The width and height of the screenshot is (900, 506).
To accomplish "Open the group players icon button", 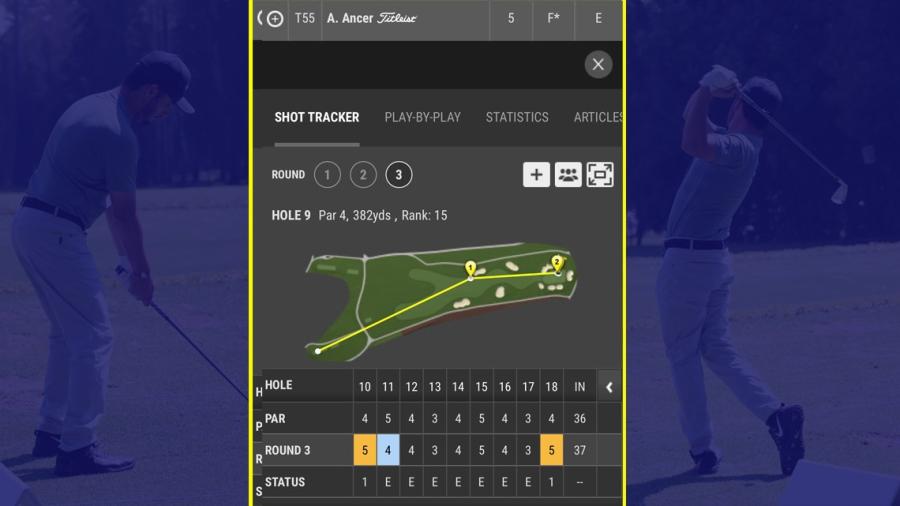I will (x=568, y=175).
